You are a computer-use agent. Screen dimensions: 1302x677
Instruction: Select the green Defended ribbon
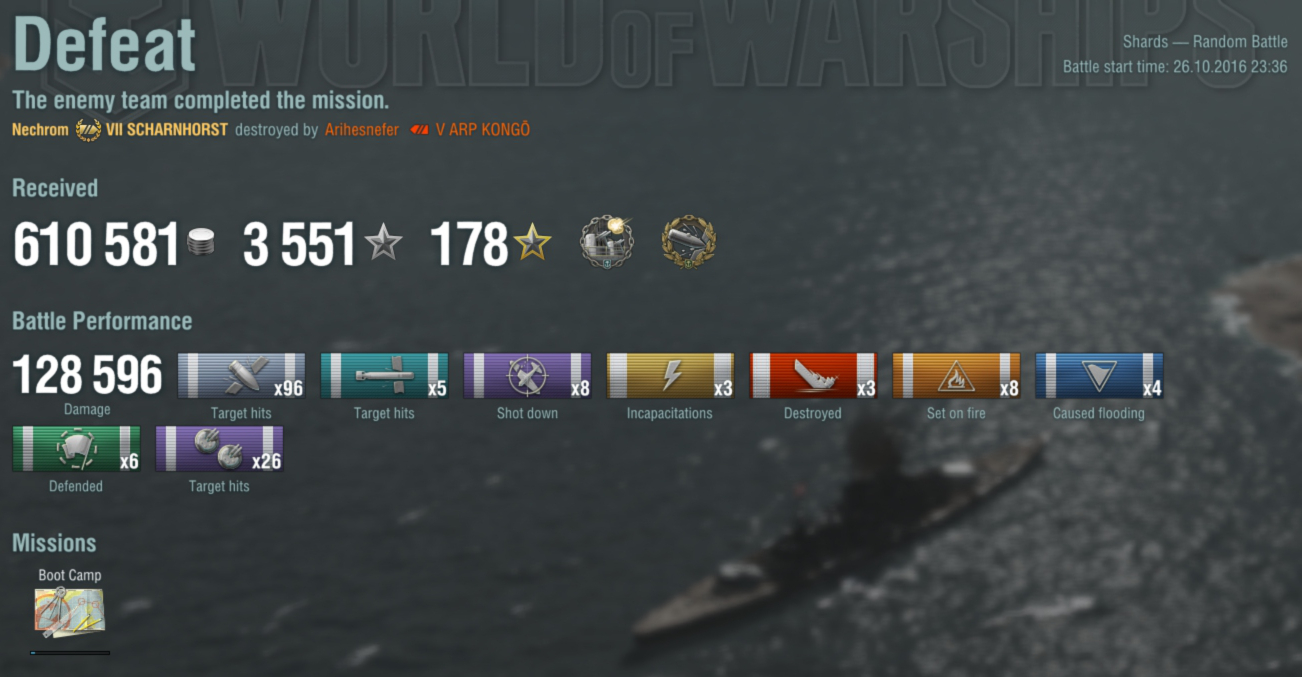tap(76, 449)
